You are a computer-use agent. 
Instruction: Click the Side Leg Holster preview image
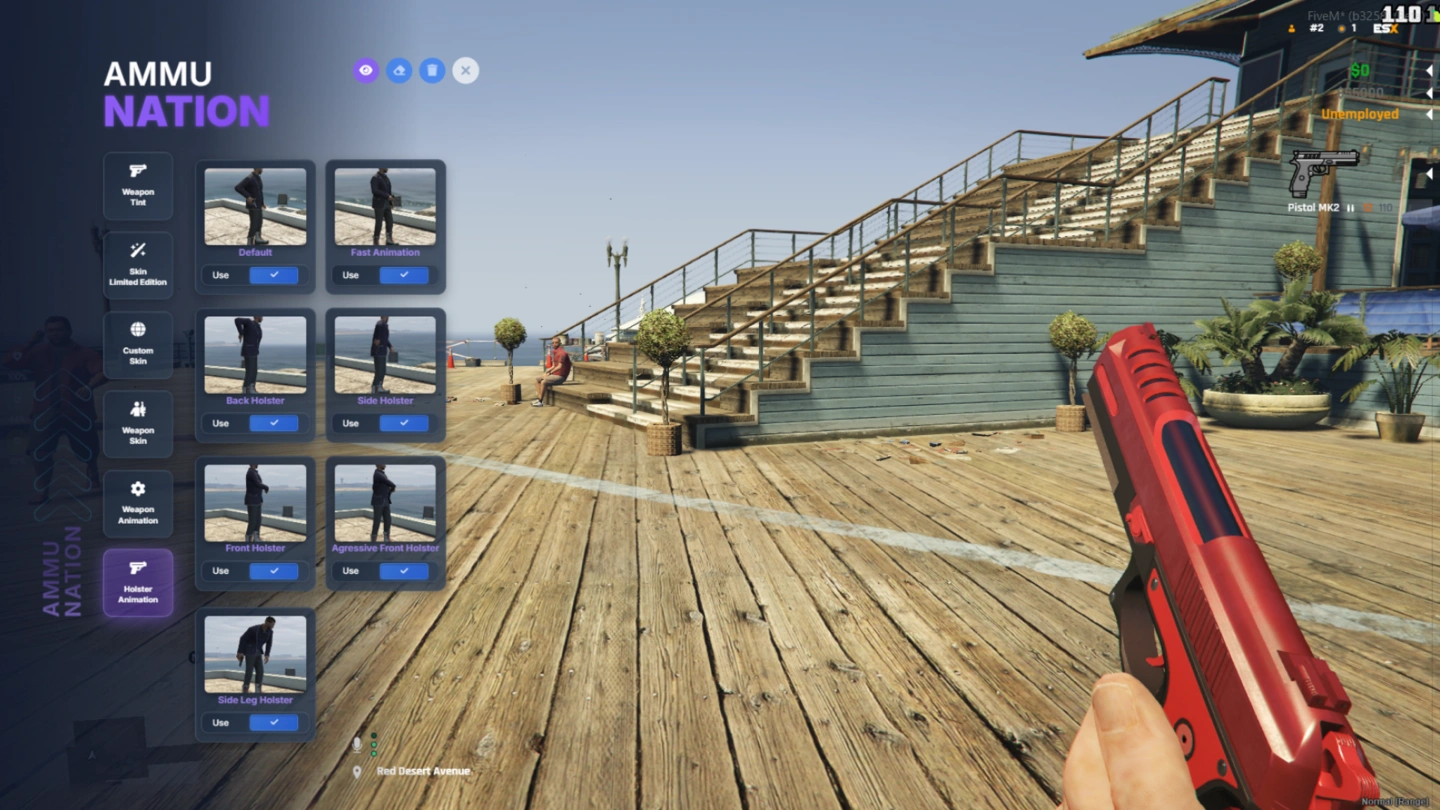click(255, 654)
